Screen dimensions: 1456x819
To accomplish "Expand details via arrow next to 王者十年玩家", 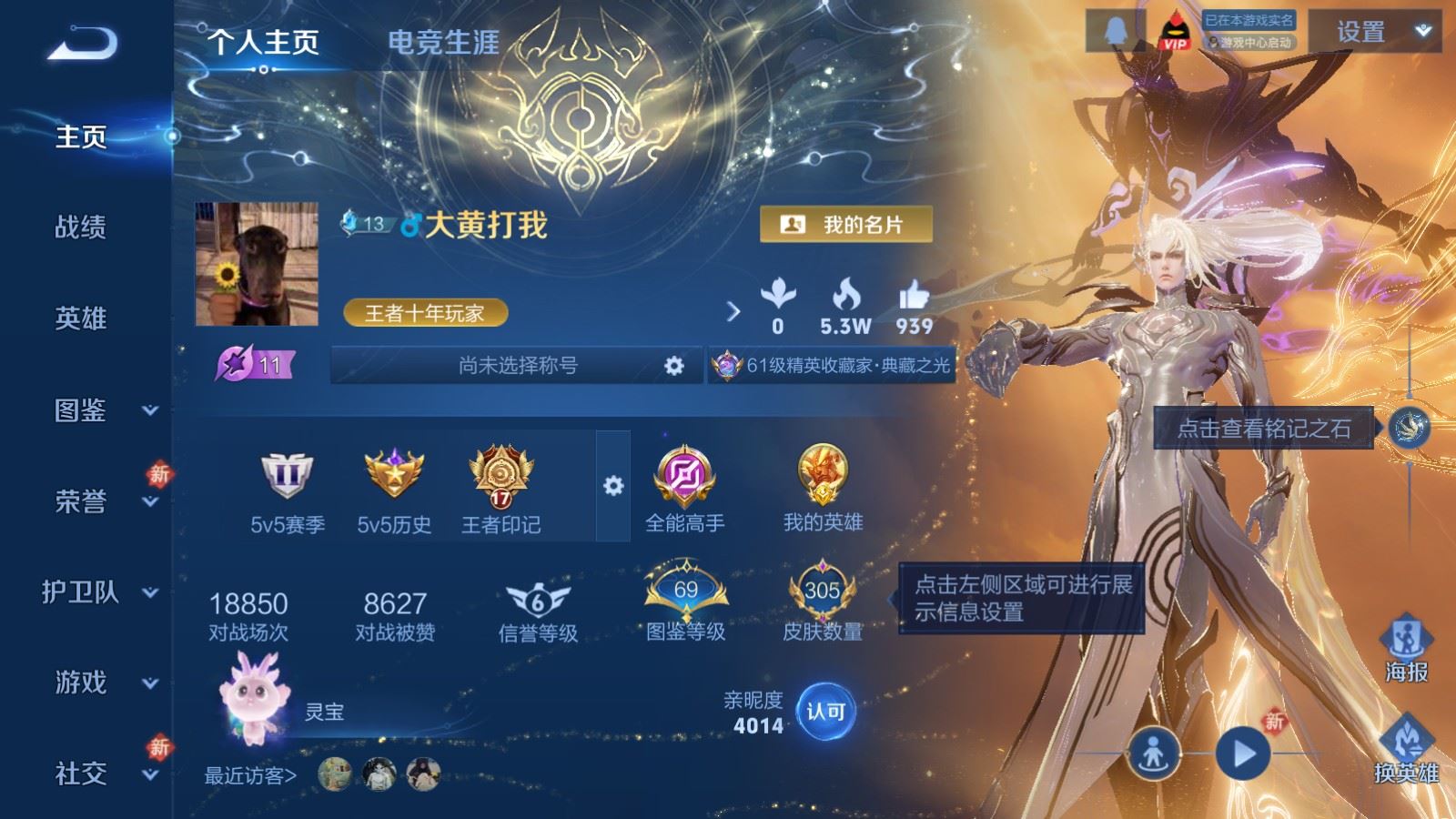I will point(733,310).
